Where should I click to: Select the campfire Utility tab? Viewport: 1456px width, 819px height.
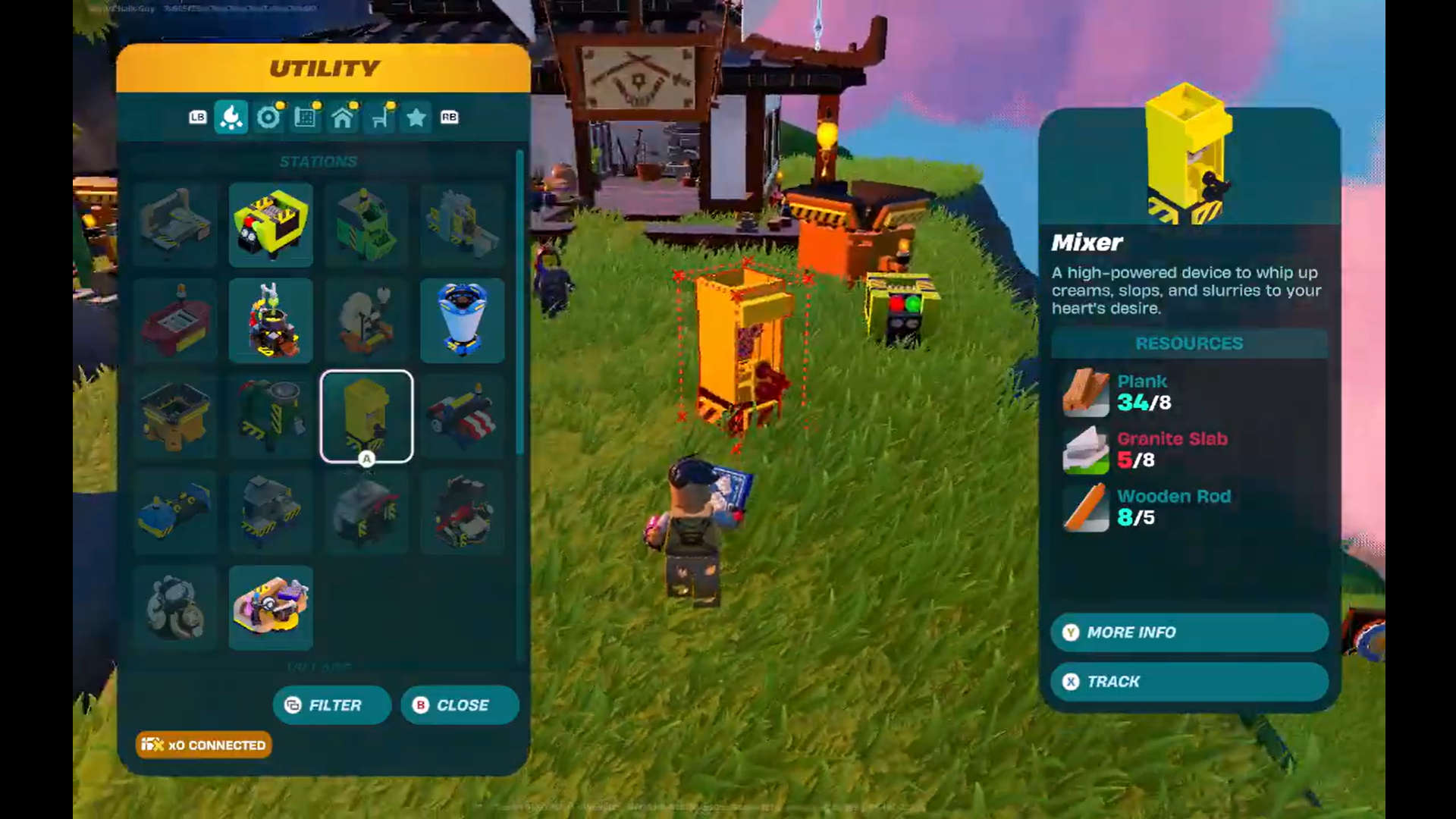(231, 118)
